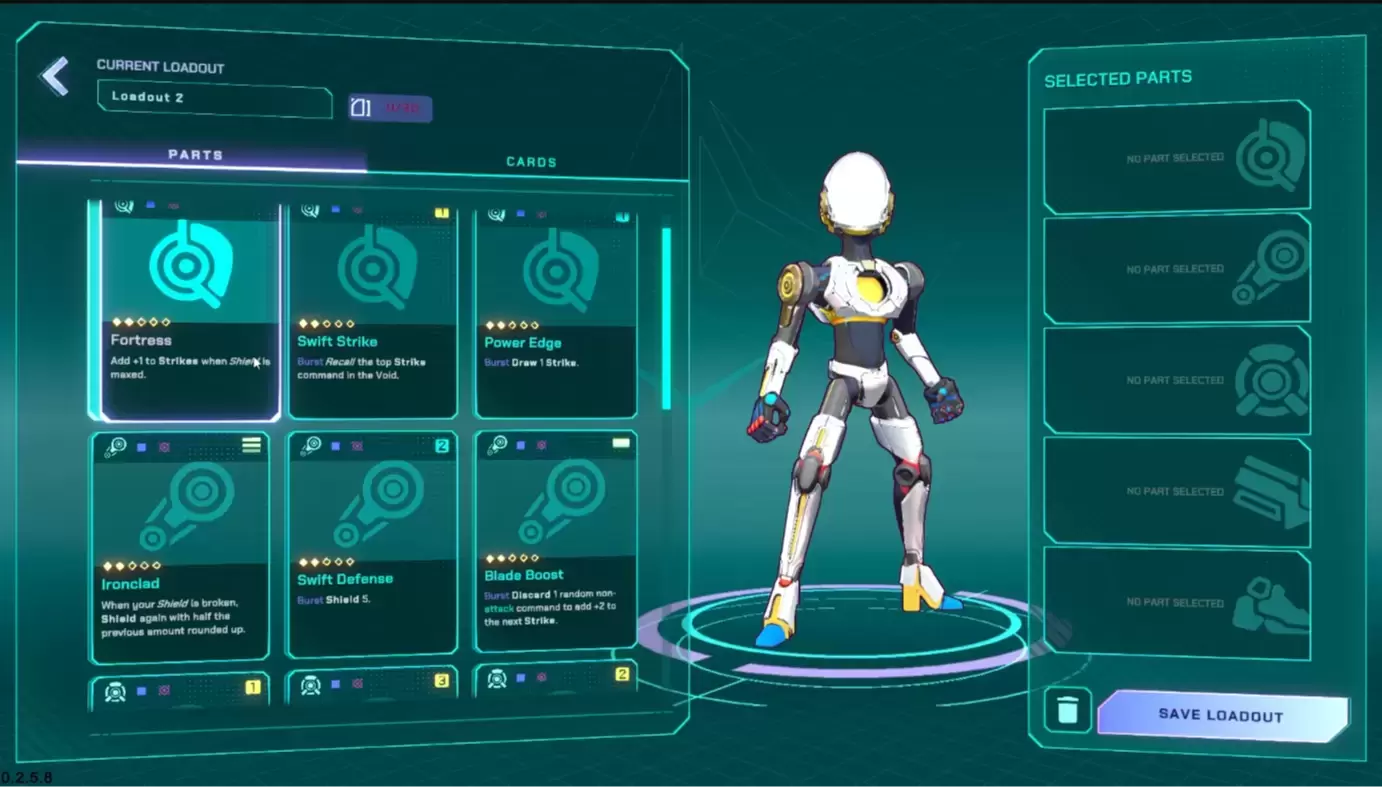Screen dimensions: 1382x787
Task: Select the Fortress part card
Action: click(x=190, y=310)
